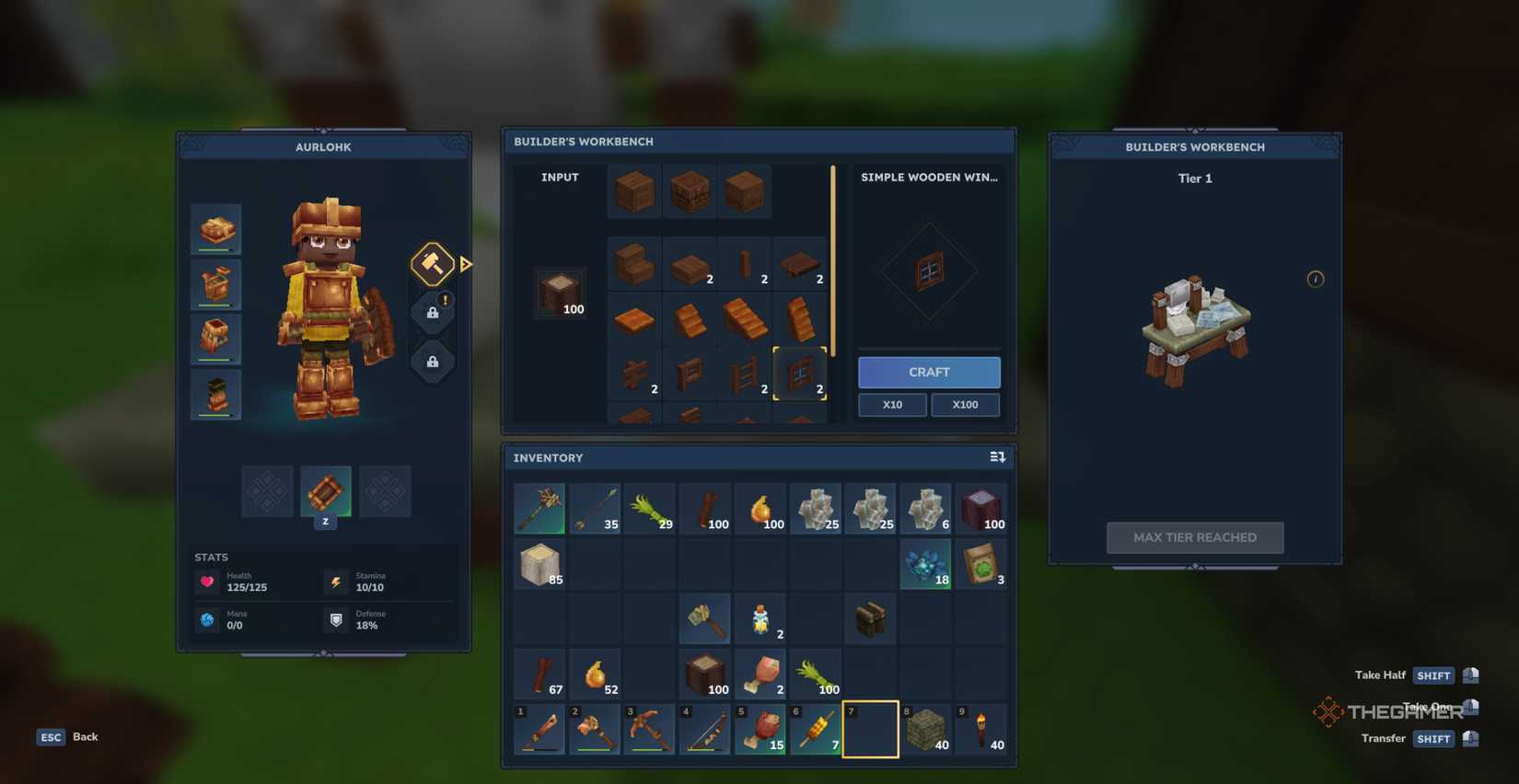Select the hammer crafting icon beside the character

[x=432, y=264]
